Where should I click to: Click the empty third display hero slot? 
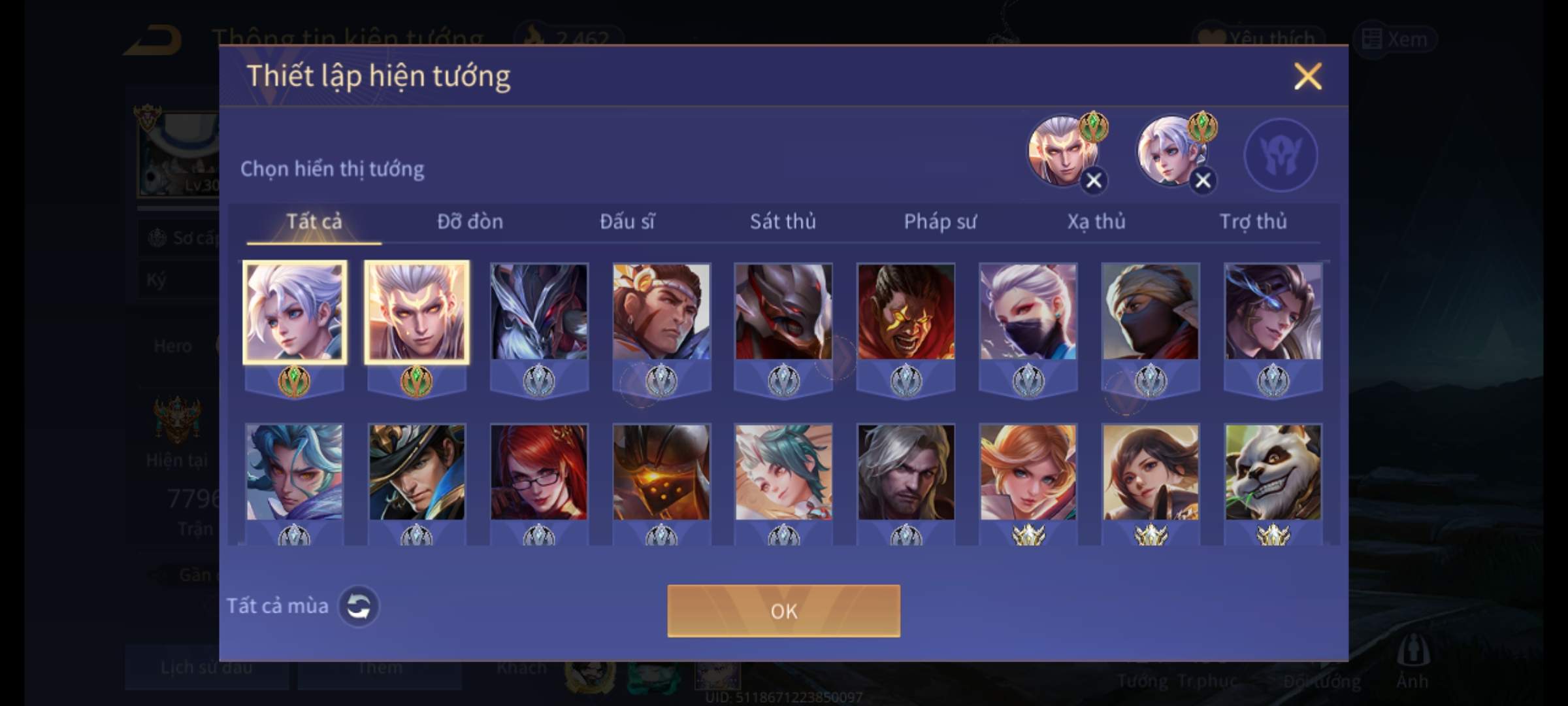pyautogui.click(x=1281, y=155)
